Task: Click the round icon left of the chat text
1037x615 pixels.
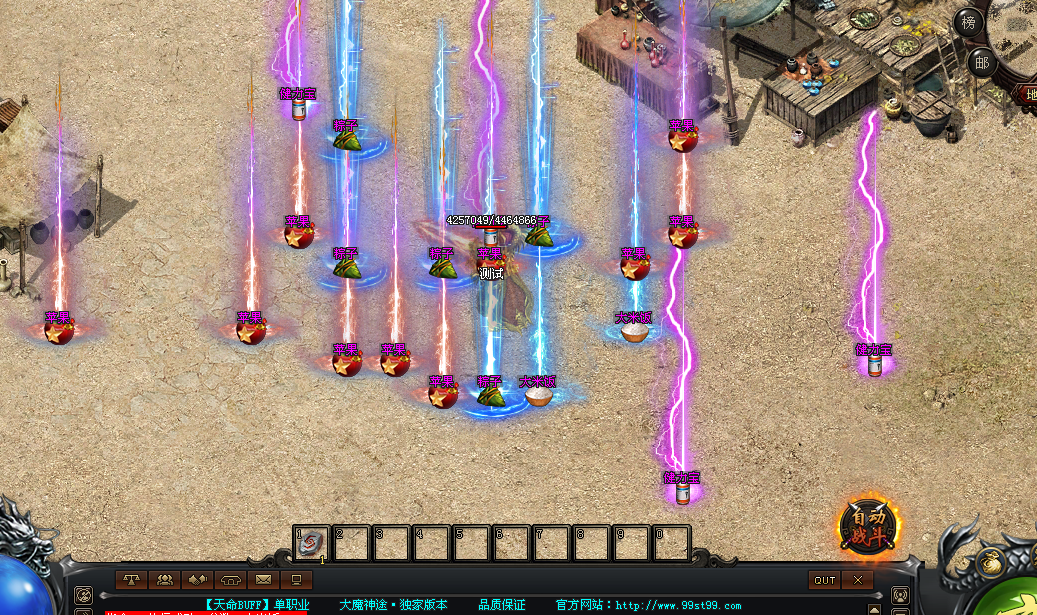Action: tap(83, 597)
